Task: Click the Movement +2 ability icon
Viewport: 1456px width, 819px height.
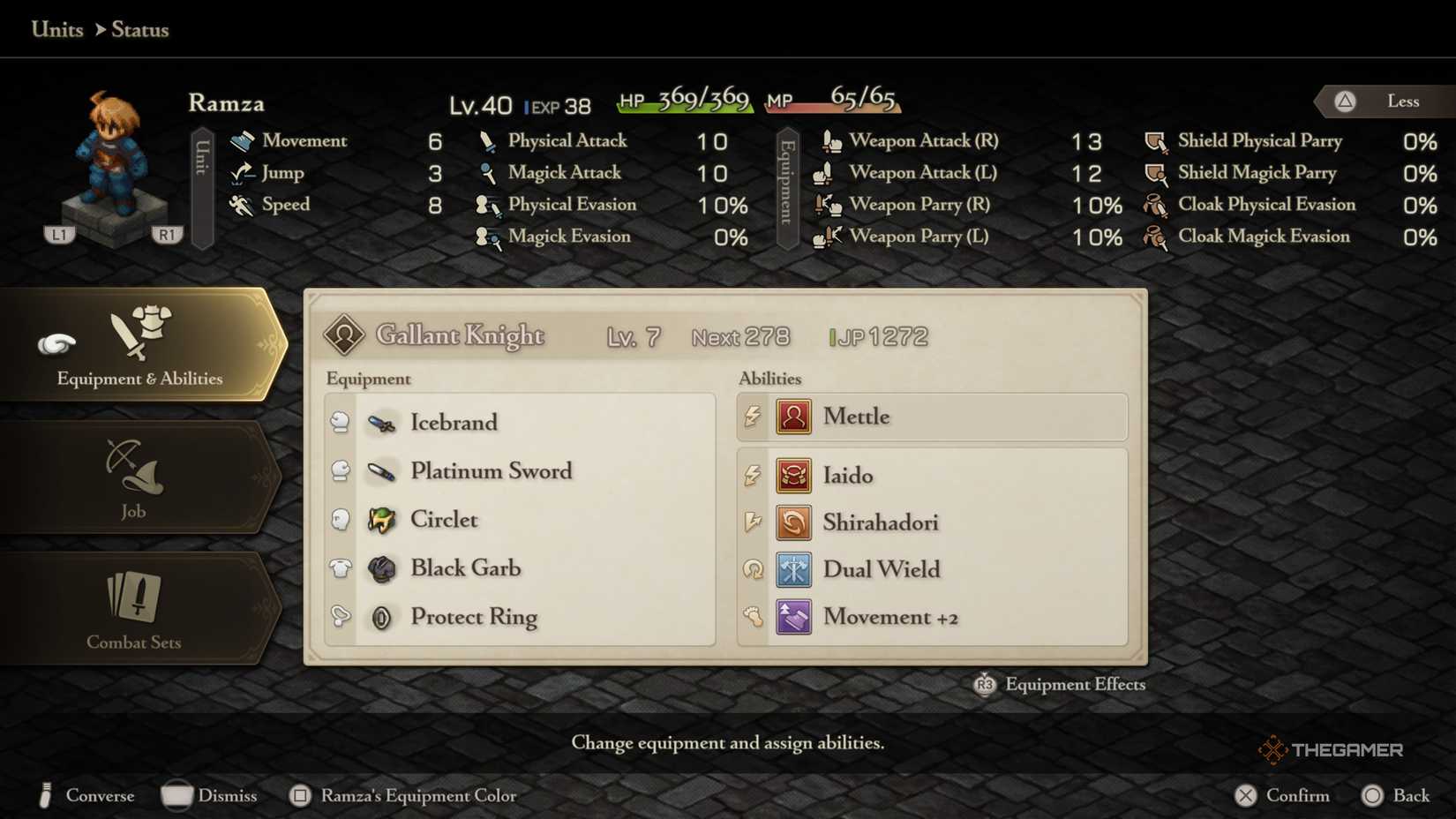Action: click(x=792, y=617)
